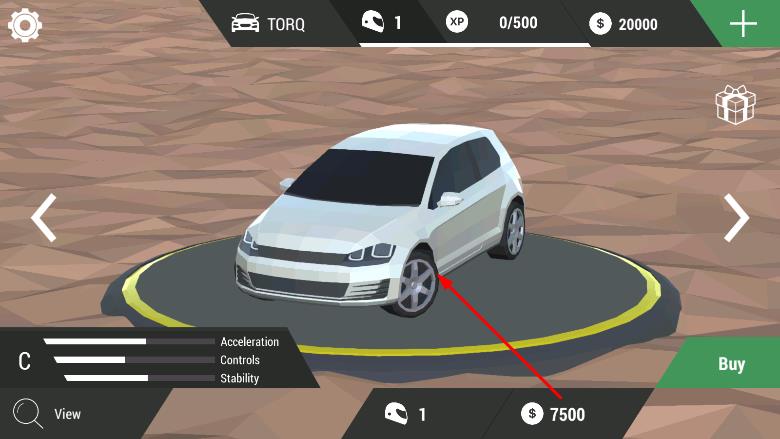Screen dimensions: 780x439
Task: Open the settings gear icon
Action: click(25, 24)
